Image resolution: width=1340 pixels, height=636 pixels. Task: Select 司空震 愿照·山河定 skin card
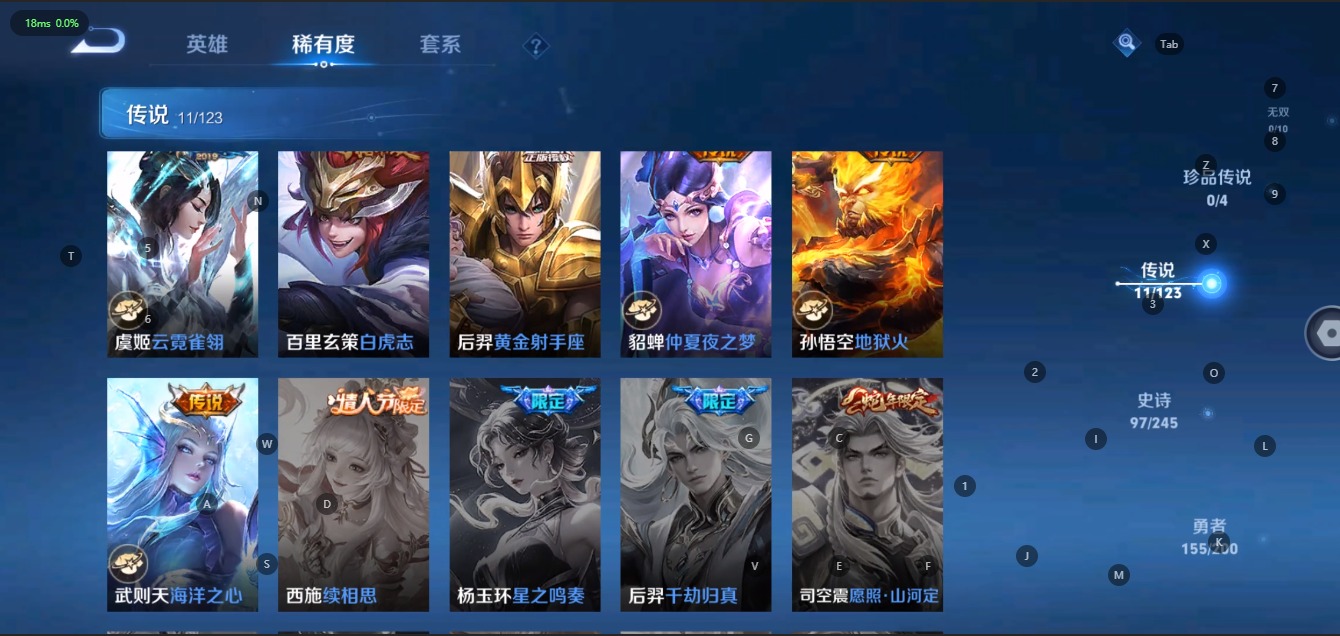point(867,494)
